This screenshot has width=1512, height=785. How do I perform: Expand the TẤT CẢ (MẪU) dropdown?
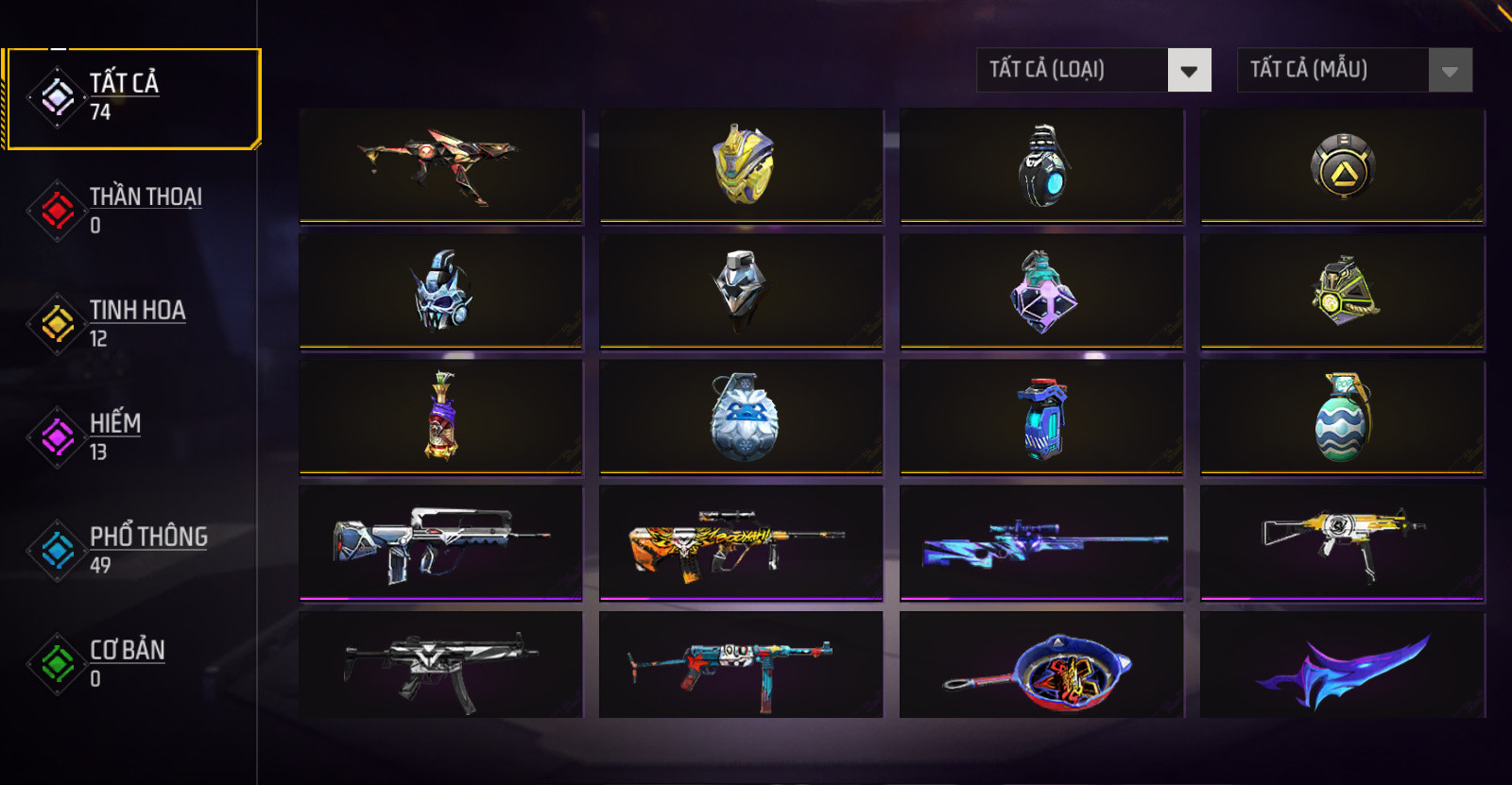click(1354, 70)
